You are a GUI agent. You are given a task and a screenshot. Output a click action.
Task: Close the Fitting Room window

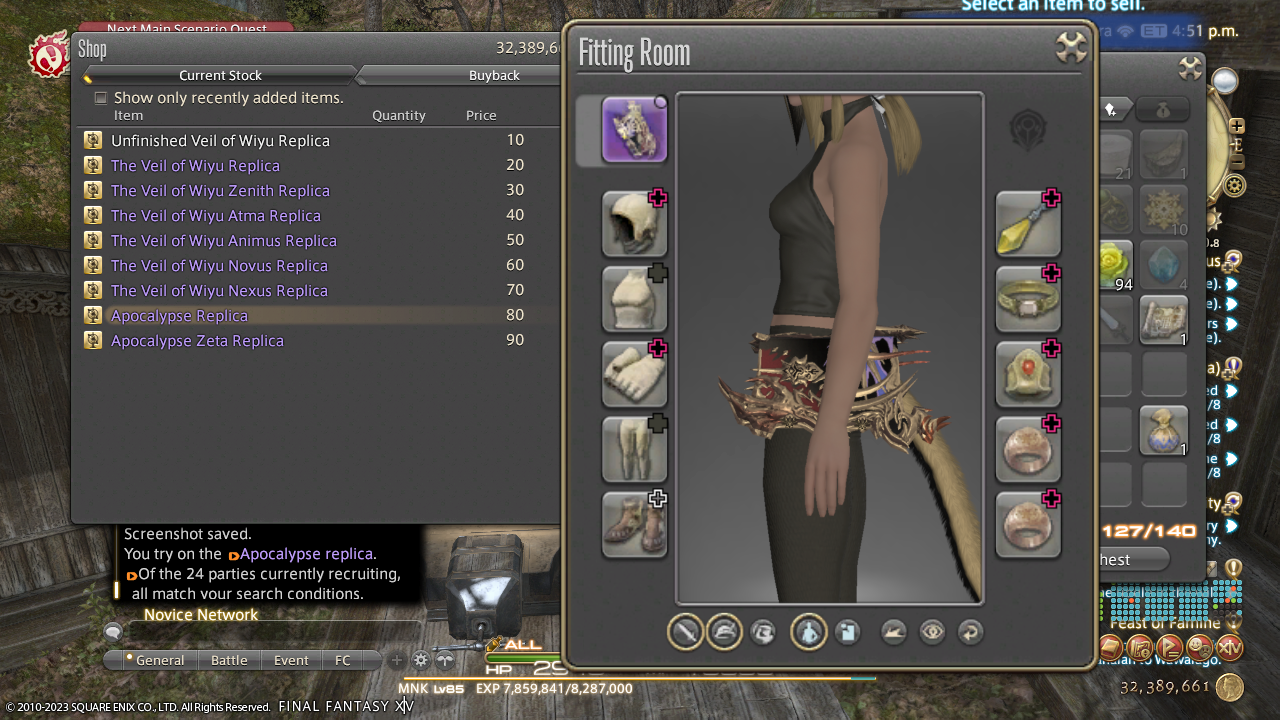(1070, 47)
